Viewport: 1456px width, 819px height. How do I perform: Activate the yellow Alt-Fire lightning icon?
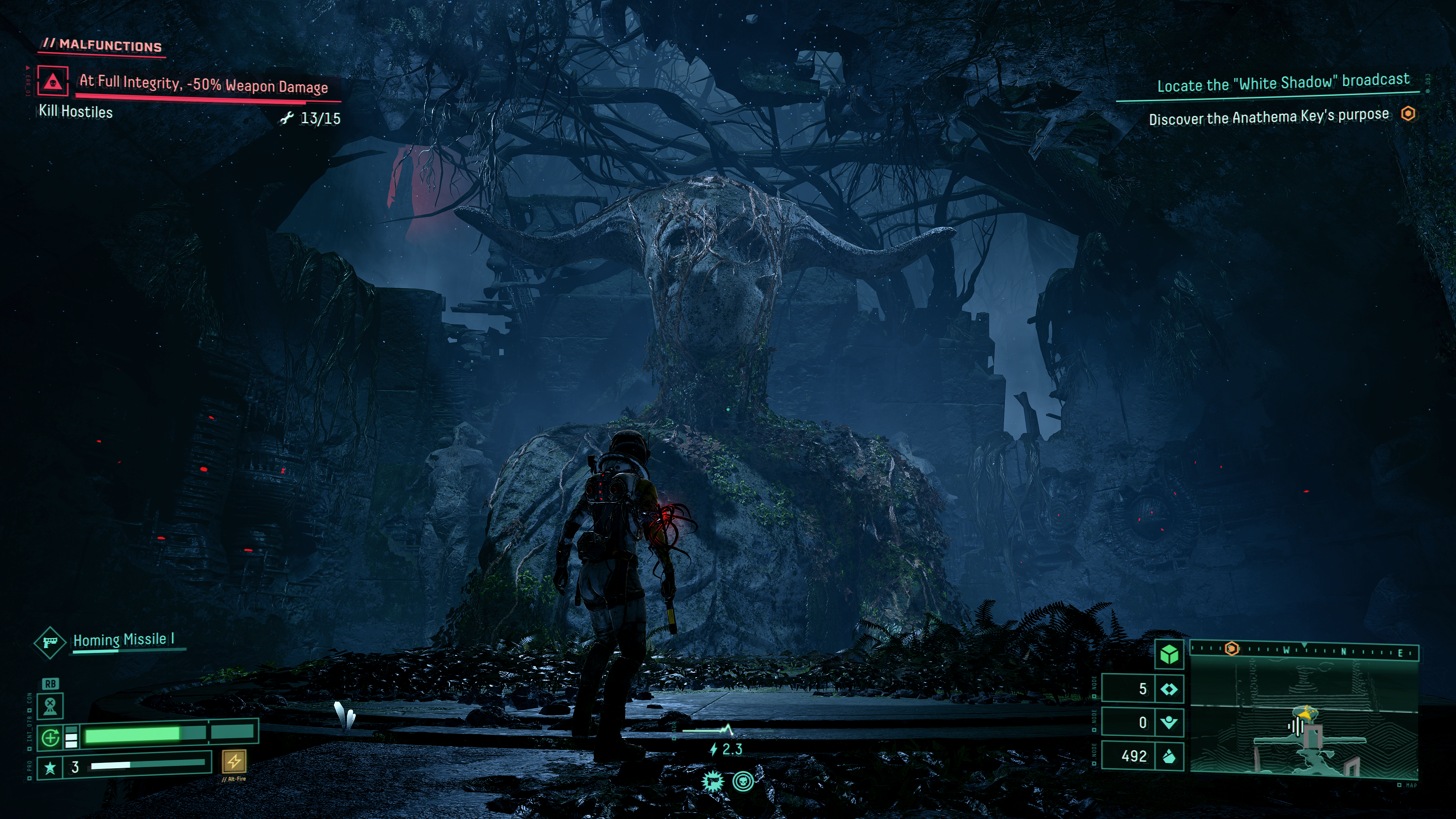[x=234, y=761]
